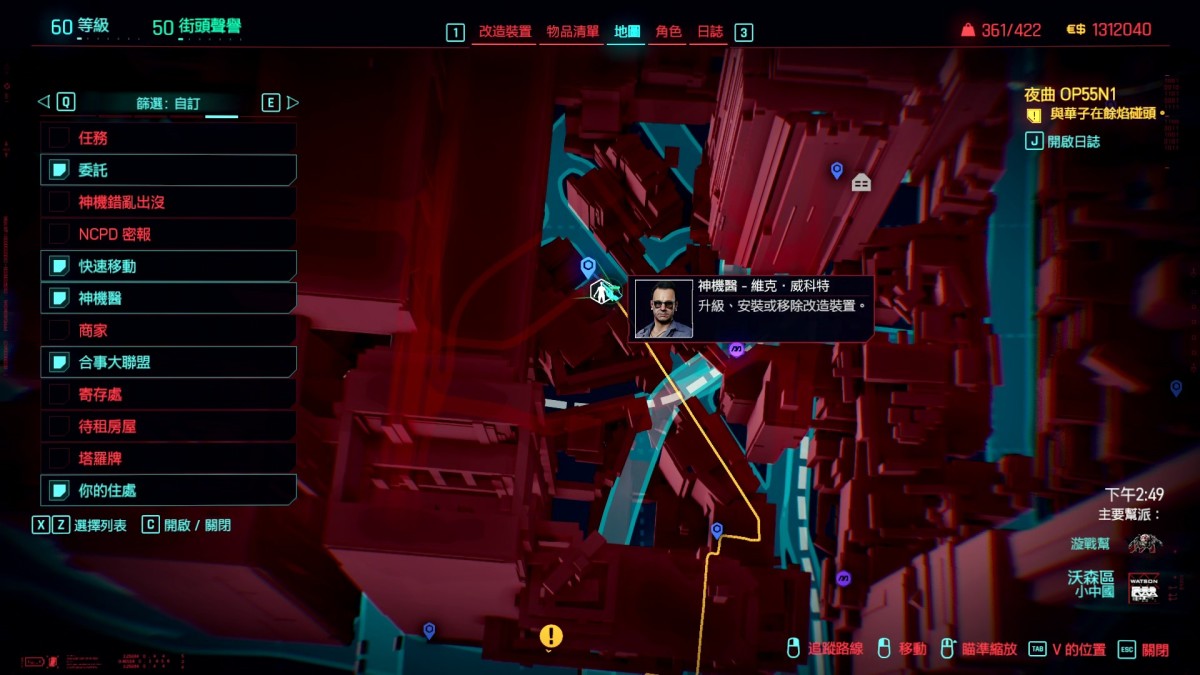Enable the 神機錯亂出沒 filter
The height and width of the screenshot is (675, 1200).
pyautogui.click(x=168, y=202)
